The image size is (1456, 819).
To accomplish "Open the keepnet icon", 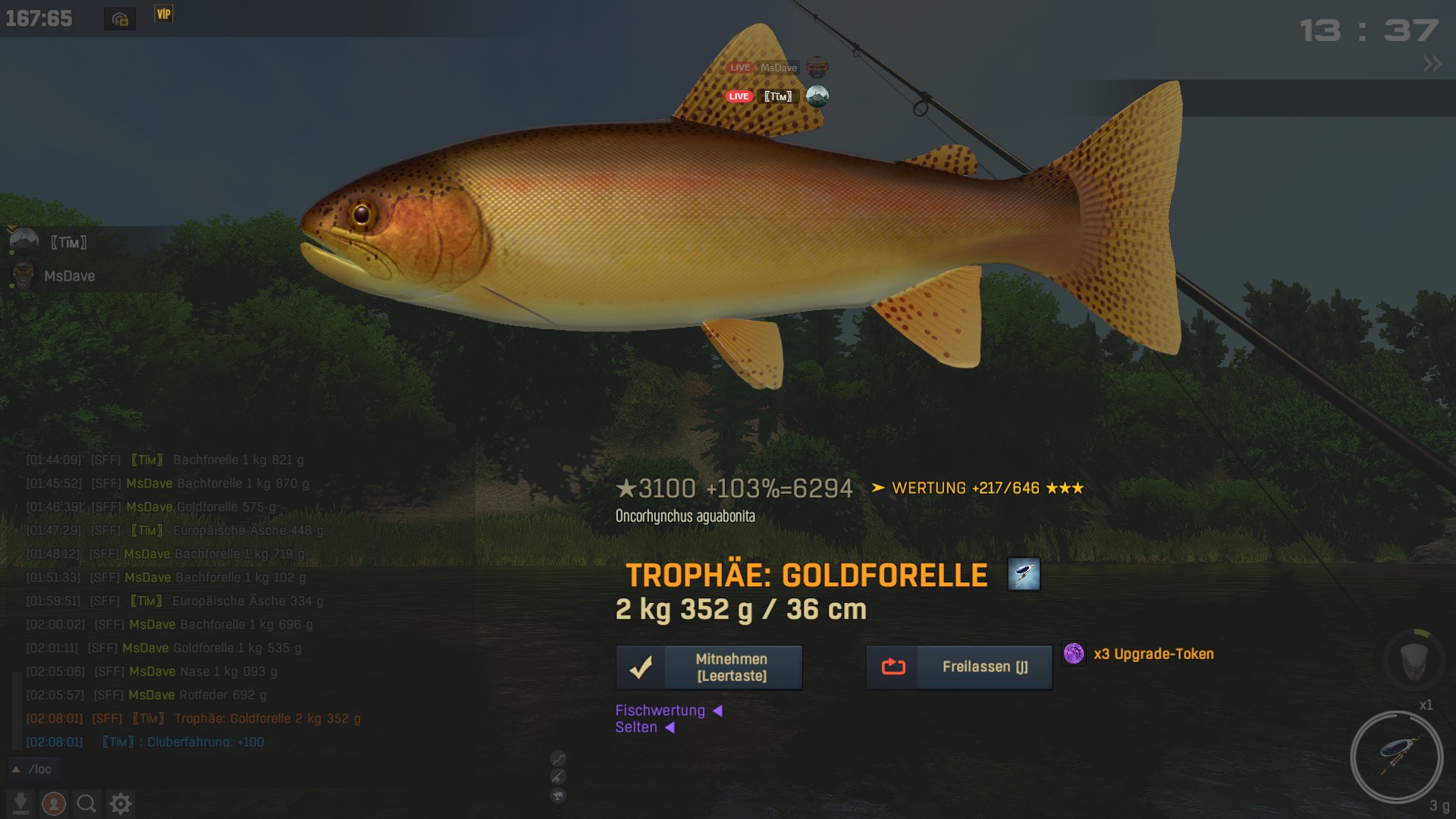I will coord(1415,661).
